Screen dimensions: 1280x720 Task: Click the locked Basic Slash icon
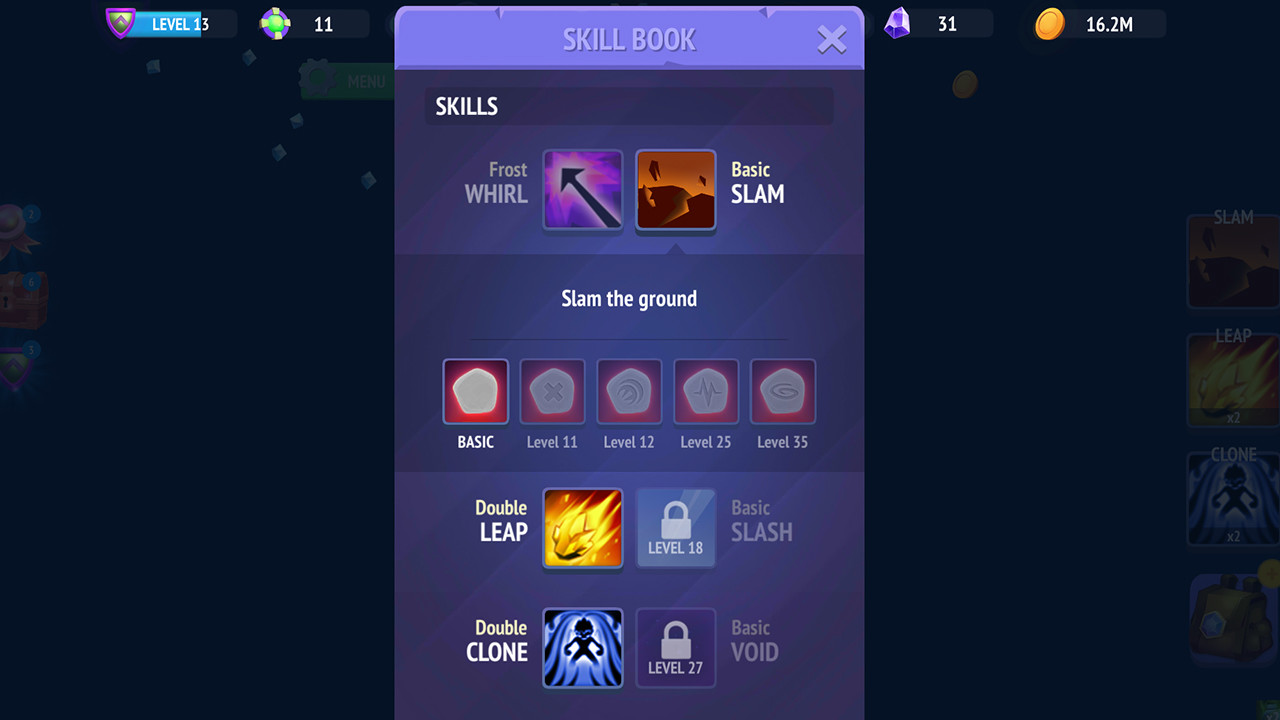(676, 528)
